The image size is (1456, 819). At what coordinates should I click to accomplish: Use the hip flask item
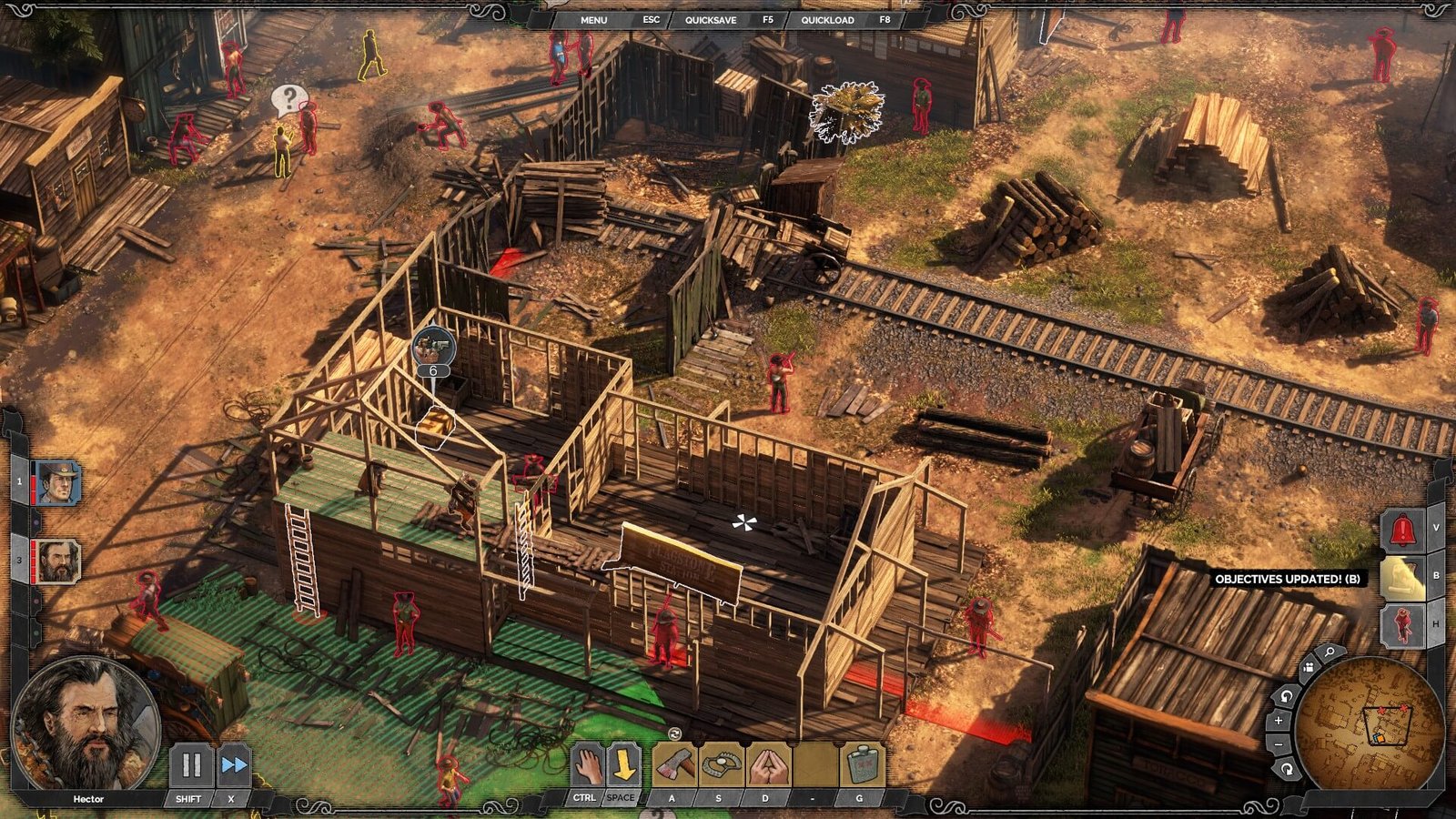click(x=860, y=765)
